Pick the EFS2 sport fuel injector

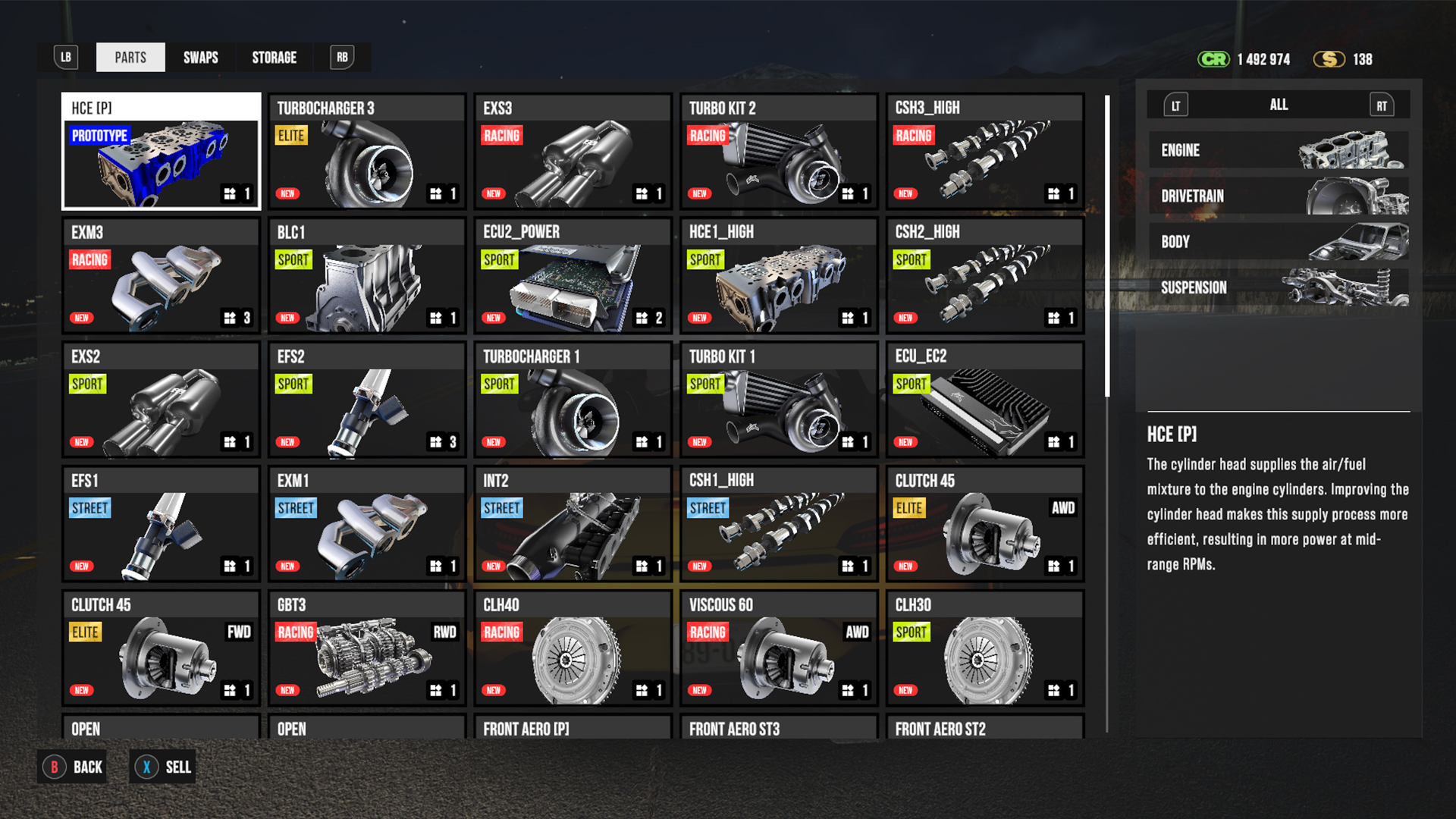coord(367,400)
